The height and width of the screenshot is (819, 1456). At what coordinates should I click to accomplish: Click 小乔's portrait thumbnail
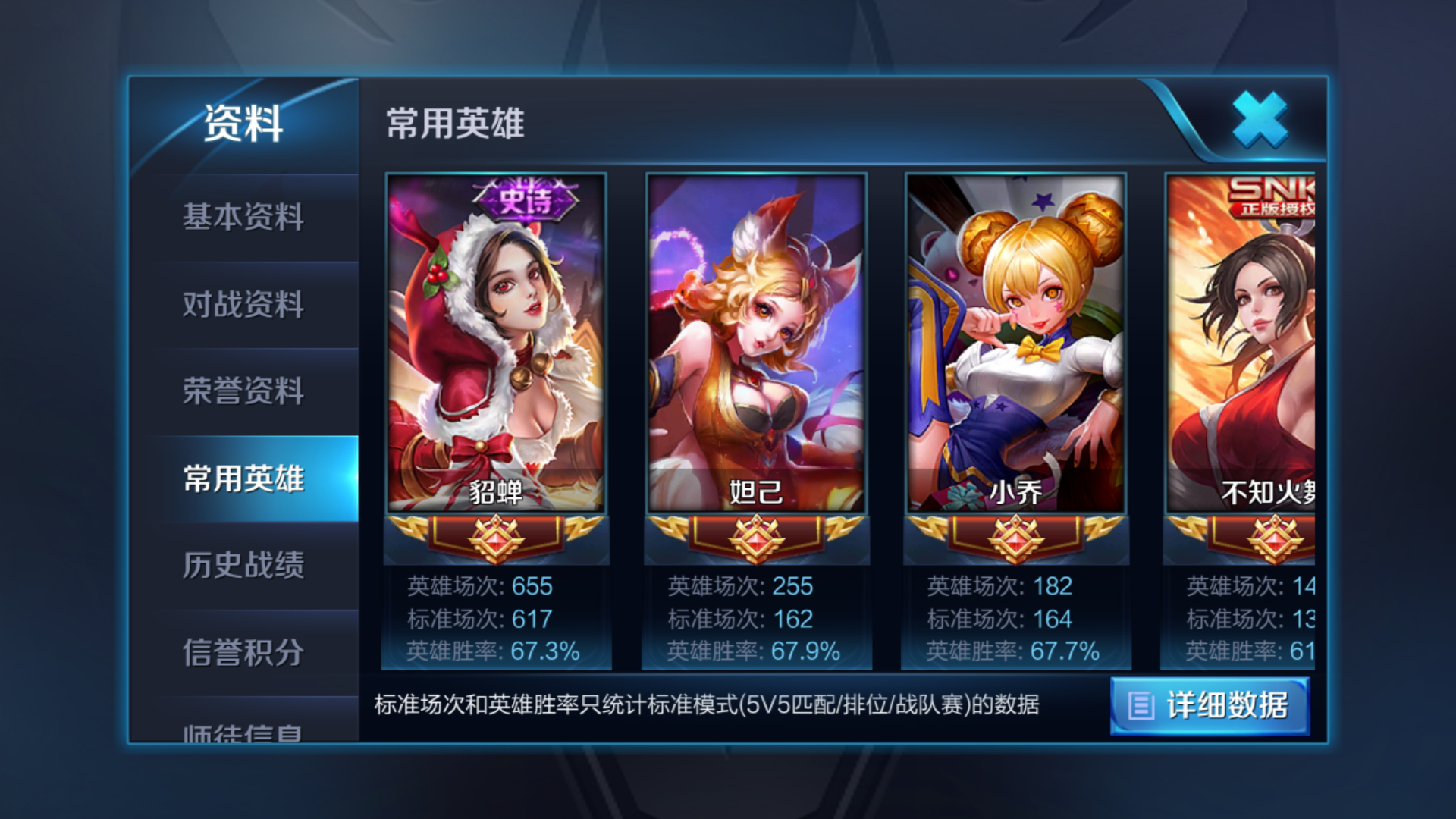click(1014, 341)
